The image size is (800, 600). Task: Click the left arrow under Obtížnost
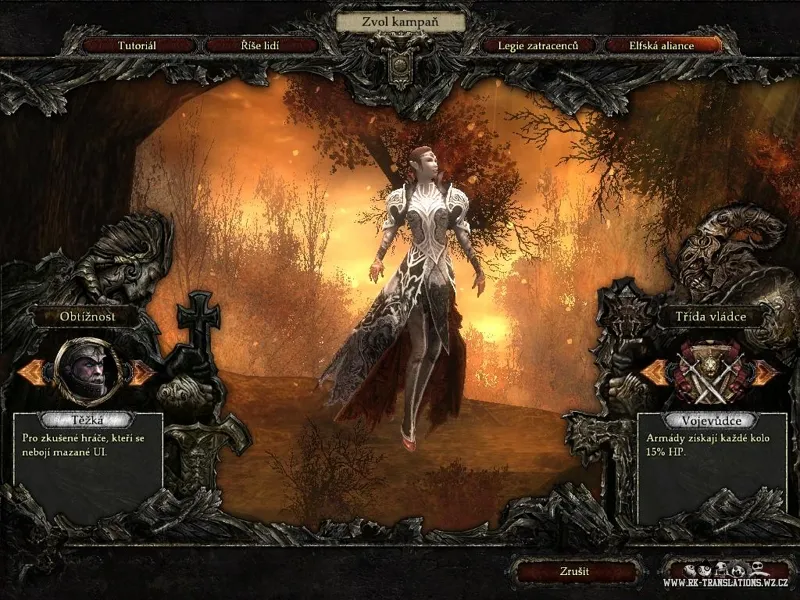(34, 372)
